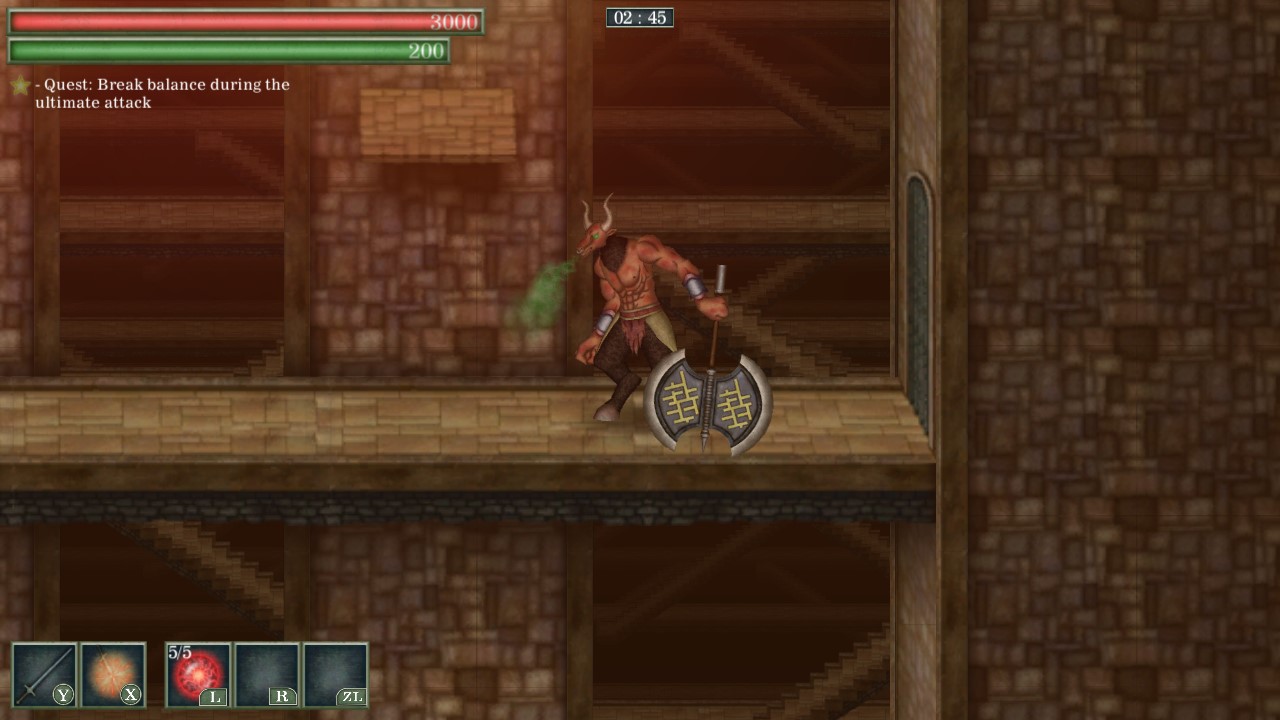Image resolution: width=1280 pixels, height=720 pixels.
Task: Click the quest star icon
Action: point(19,84)
